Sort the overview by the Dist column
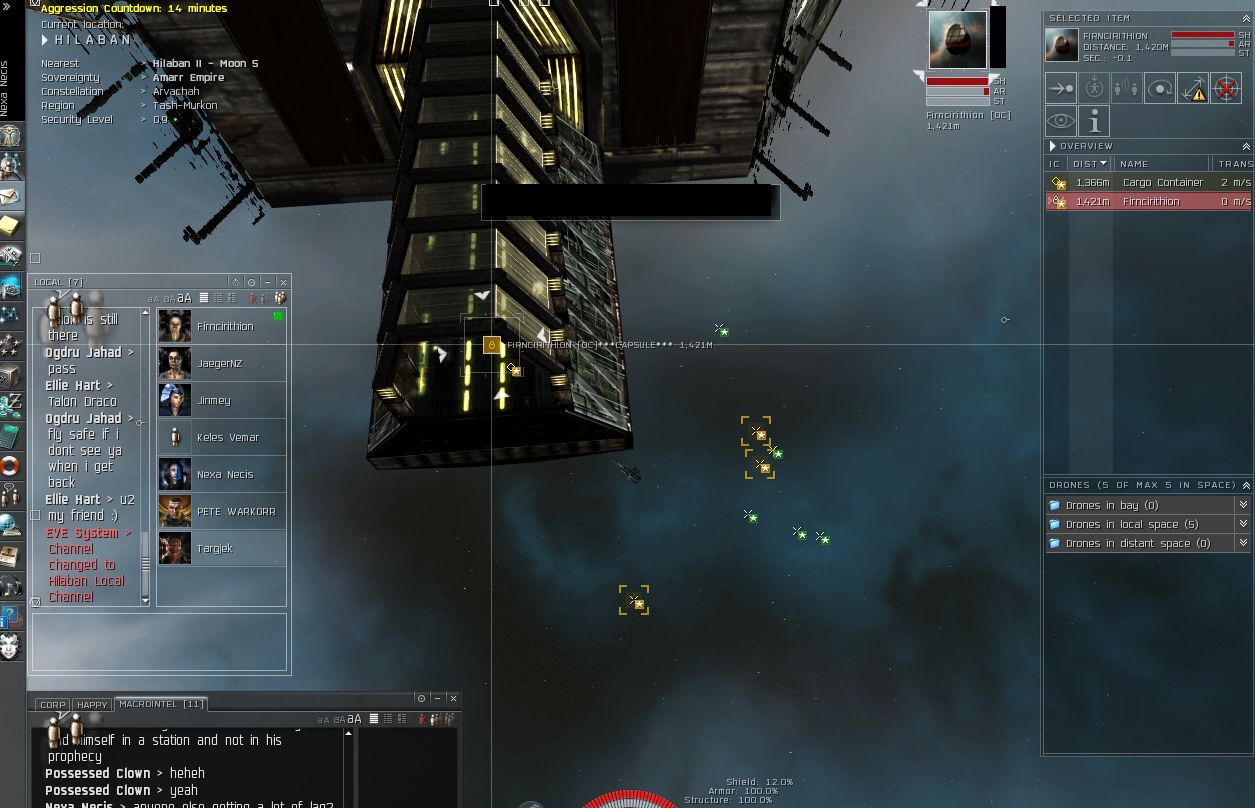The image size is (1255, 808). (1088, 164)
